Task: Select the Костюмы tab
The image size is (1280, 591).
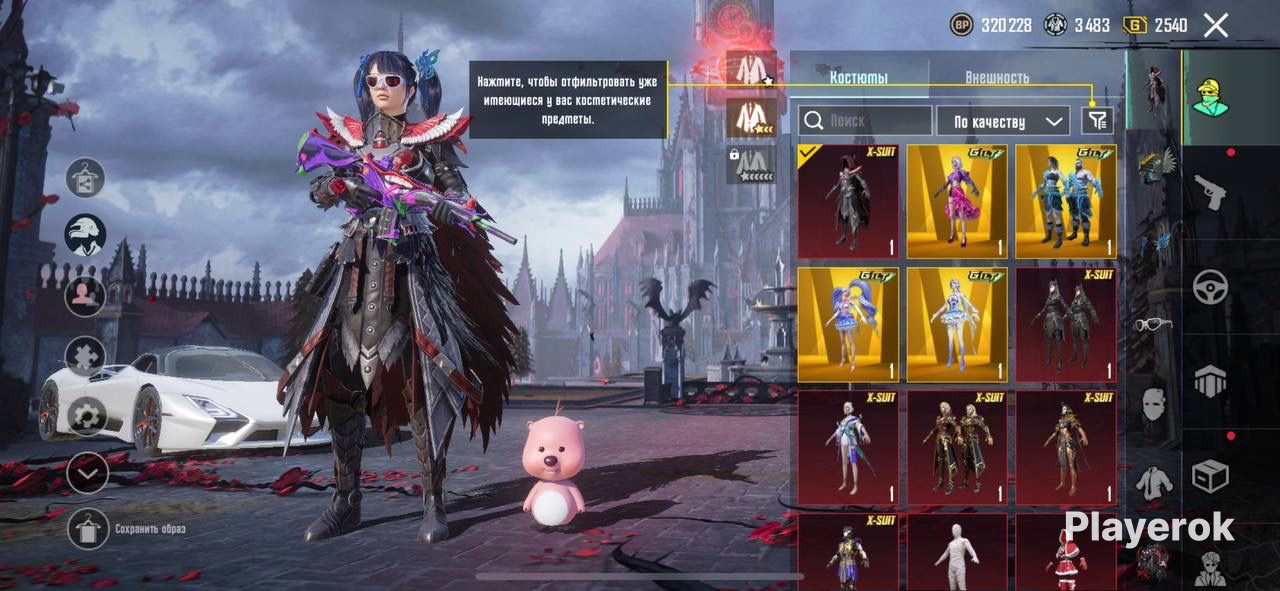Action: tap(858, 77)
